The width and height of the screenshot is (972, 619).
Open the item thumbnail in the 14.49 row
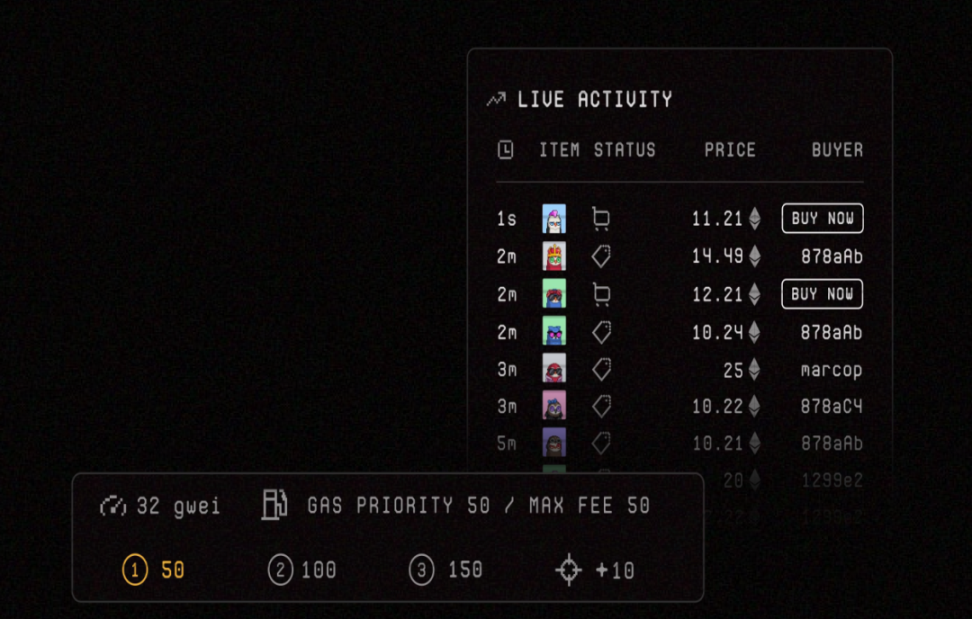click(554, 256)
